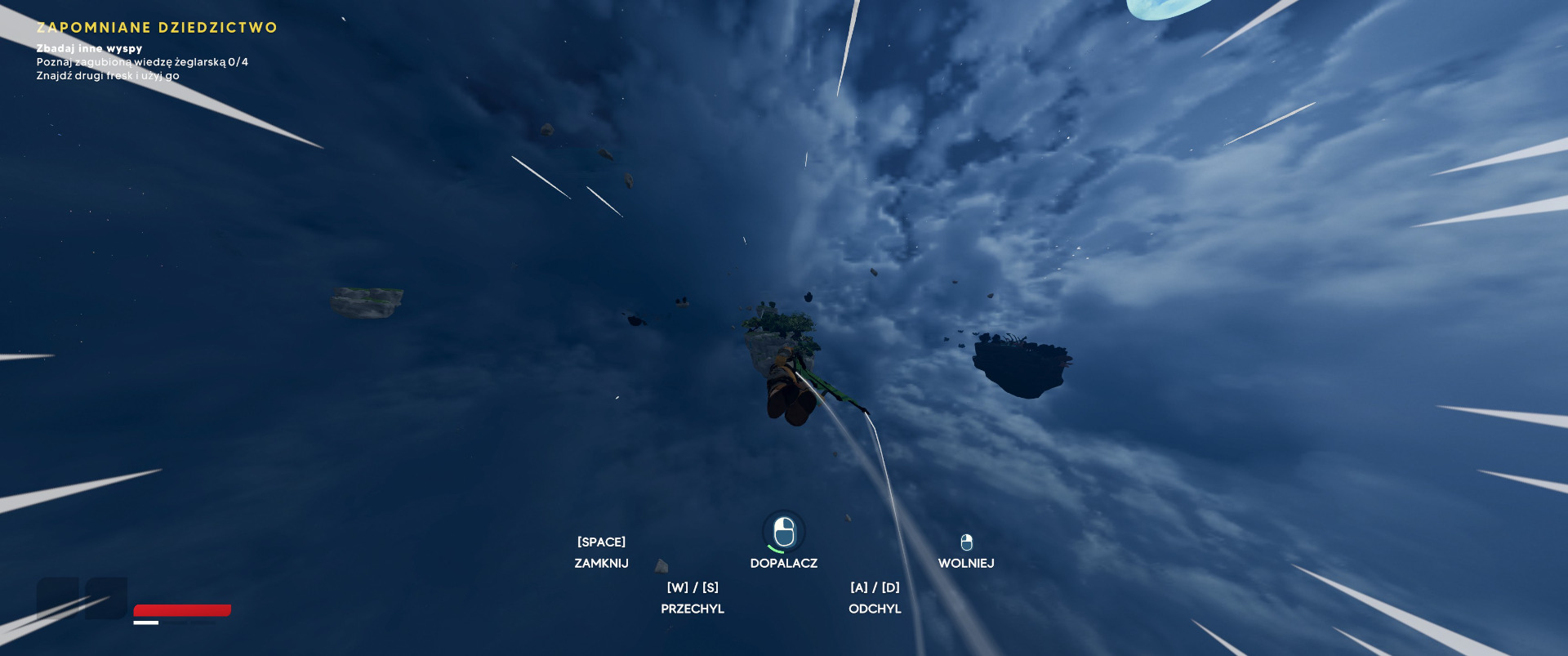
Task: Select the Zapomniane Dziedzictwo quest tracker title
Action: point(157,28)
